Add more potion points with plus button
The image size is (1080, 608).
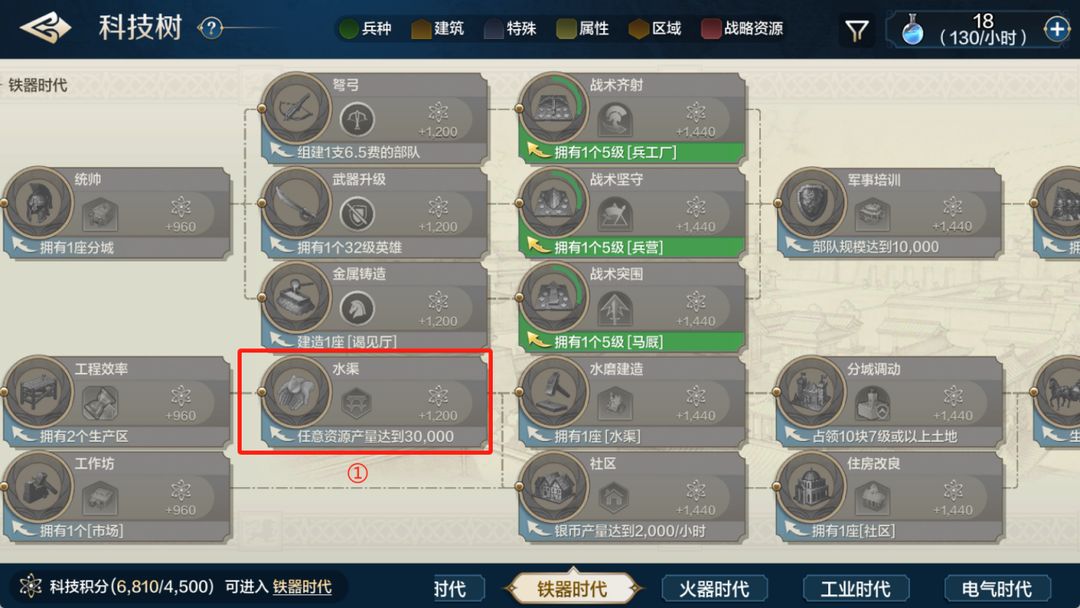click(1057, 30)
